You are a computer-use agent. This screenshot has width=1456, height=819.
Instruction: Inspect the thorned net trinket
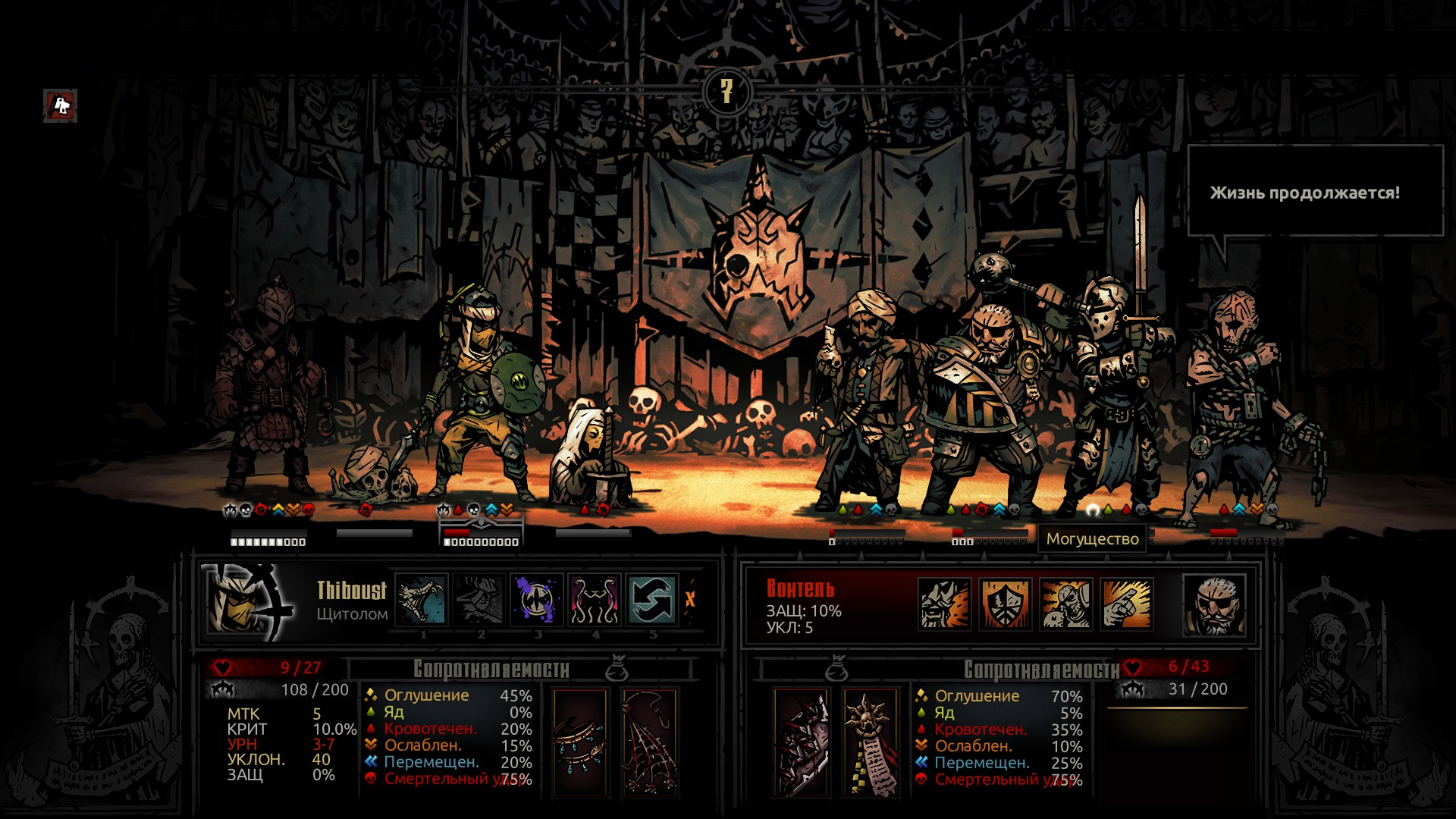click(x=649, y=743)
